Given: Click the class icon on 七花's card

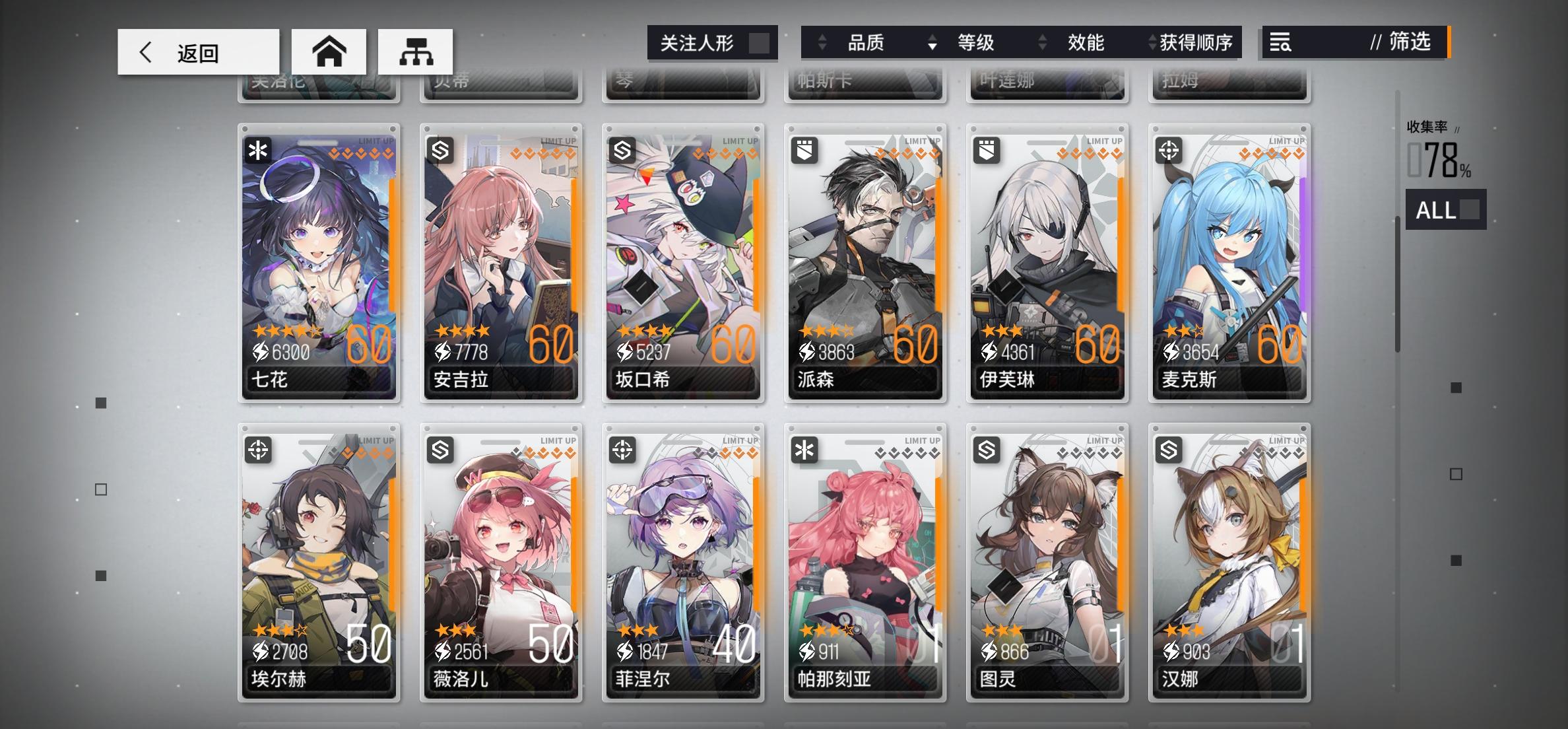Looking at the screenshot, I should pos(257,149).
